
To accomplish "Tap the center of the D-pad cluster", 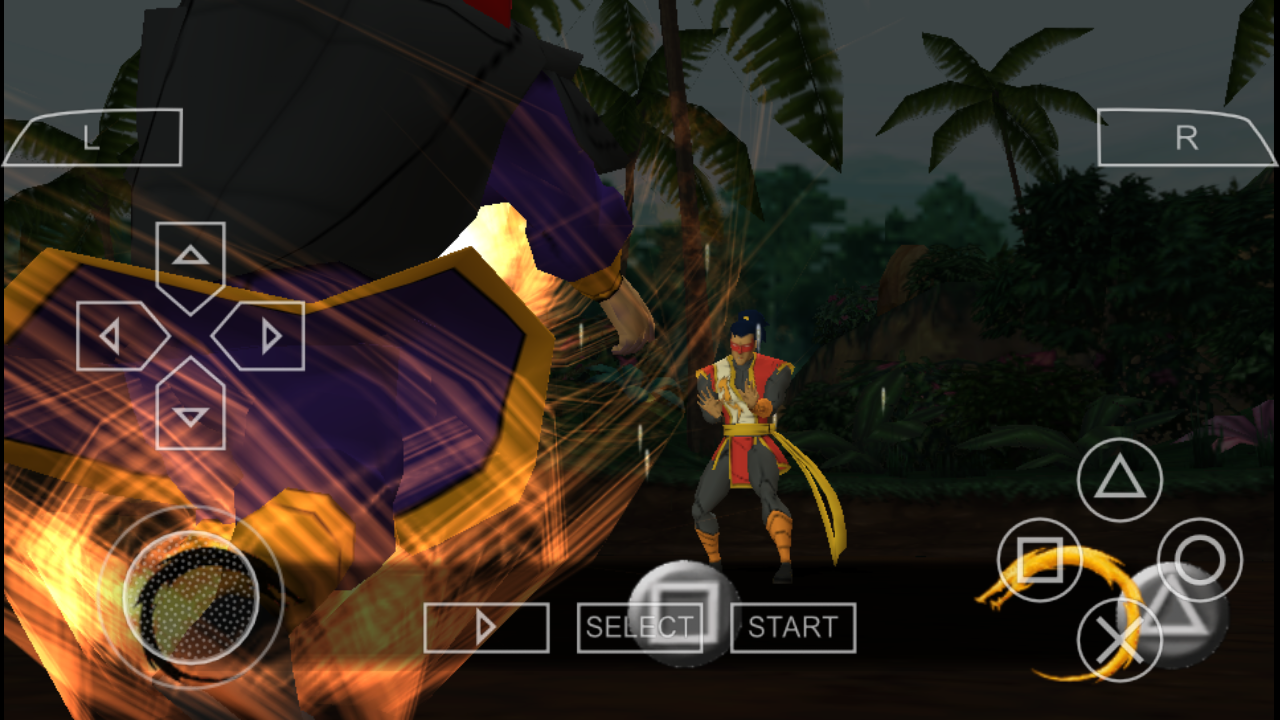I will point(190,337).
